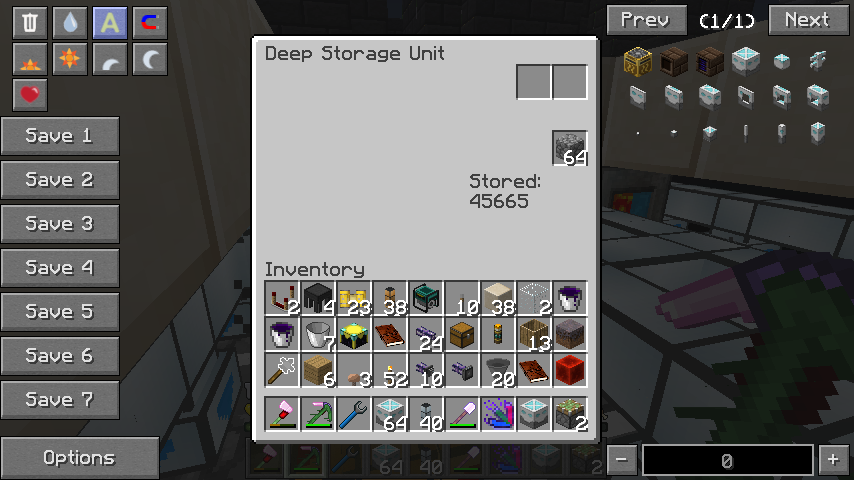Click the red heart heal button
This screenshot has width=854, height=480.
pyautogui.click(x=30, y=95)
